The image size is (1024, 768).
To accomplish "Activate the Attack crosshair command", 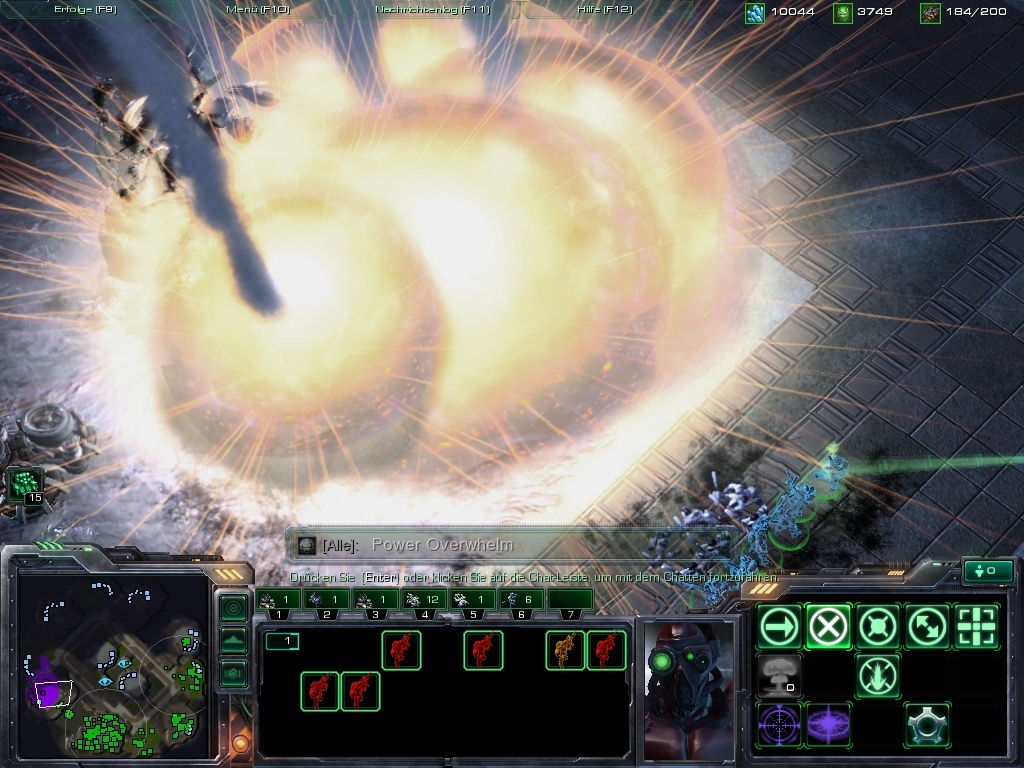I will click(977, 627).
